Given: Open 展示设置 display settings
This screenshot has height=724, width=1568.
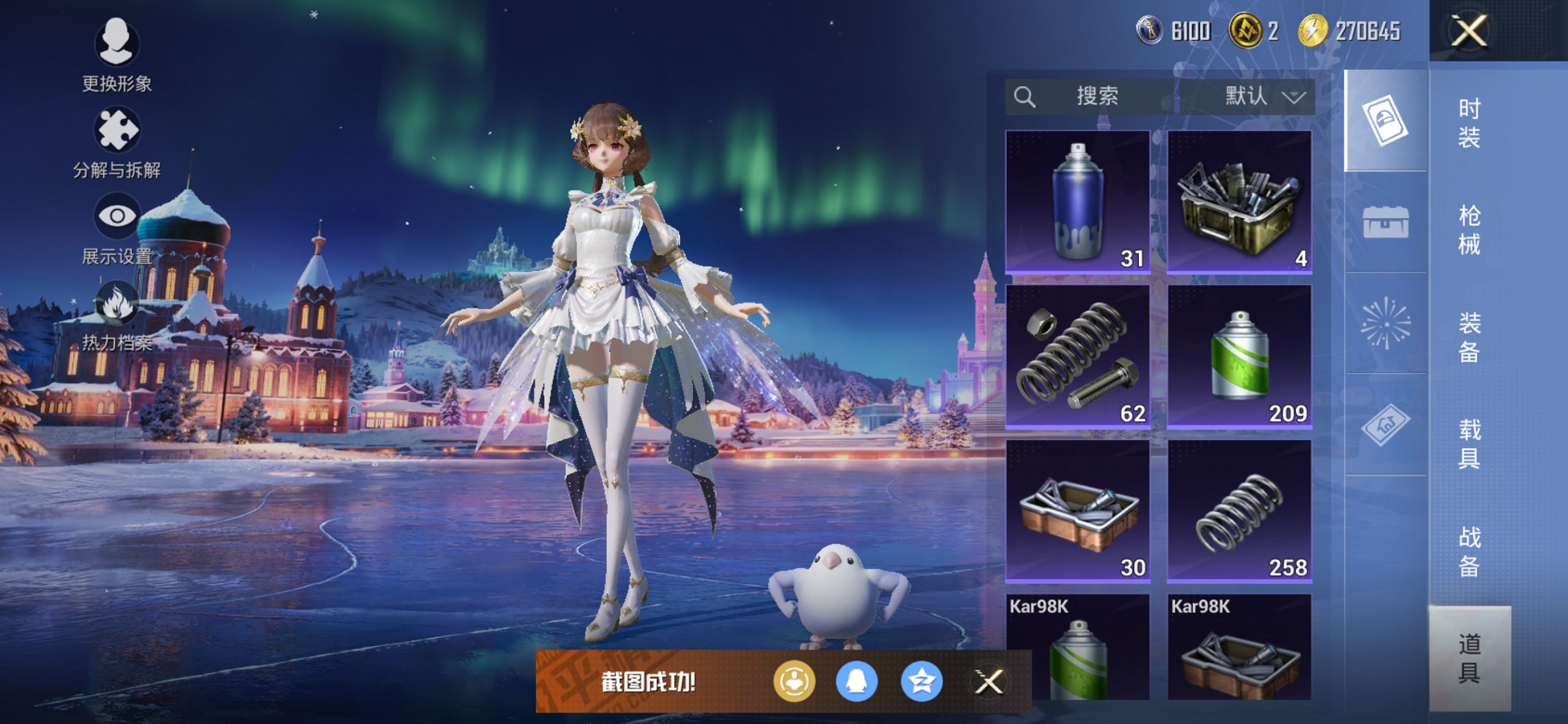Looking at the screenshot, I should pyautogui.click(x=117, y=216).
